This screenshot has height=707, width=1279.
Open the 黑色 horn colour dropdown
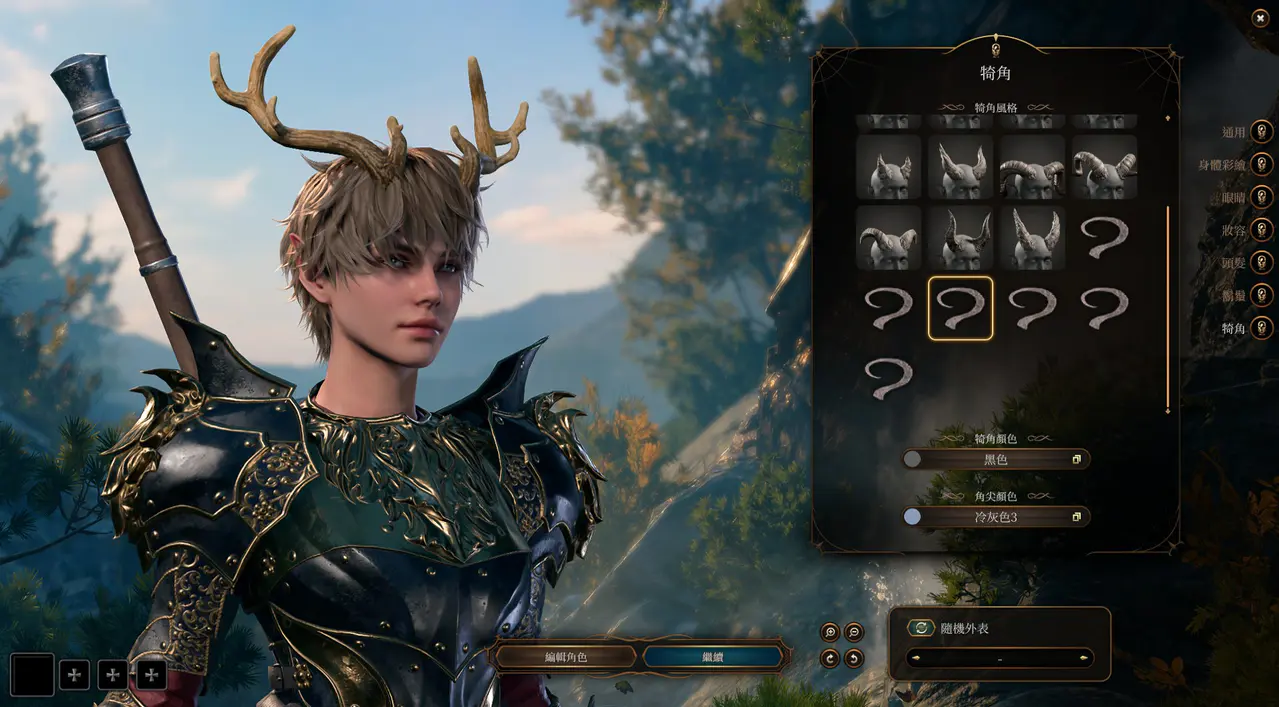pos(996,459)
